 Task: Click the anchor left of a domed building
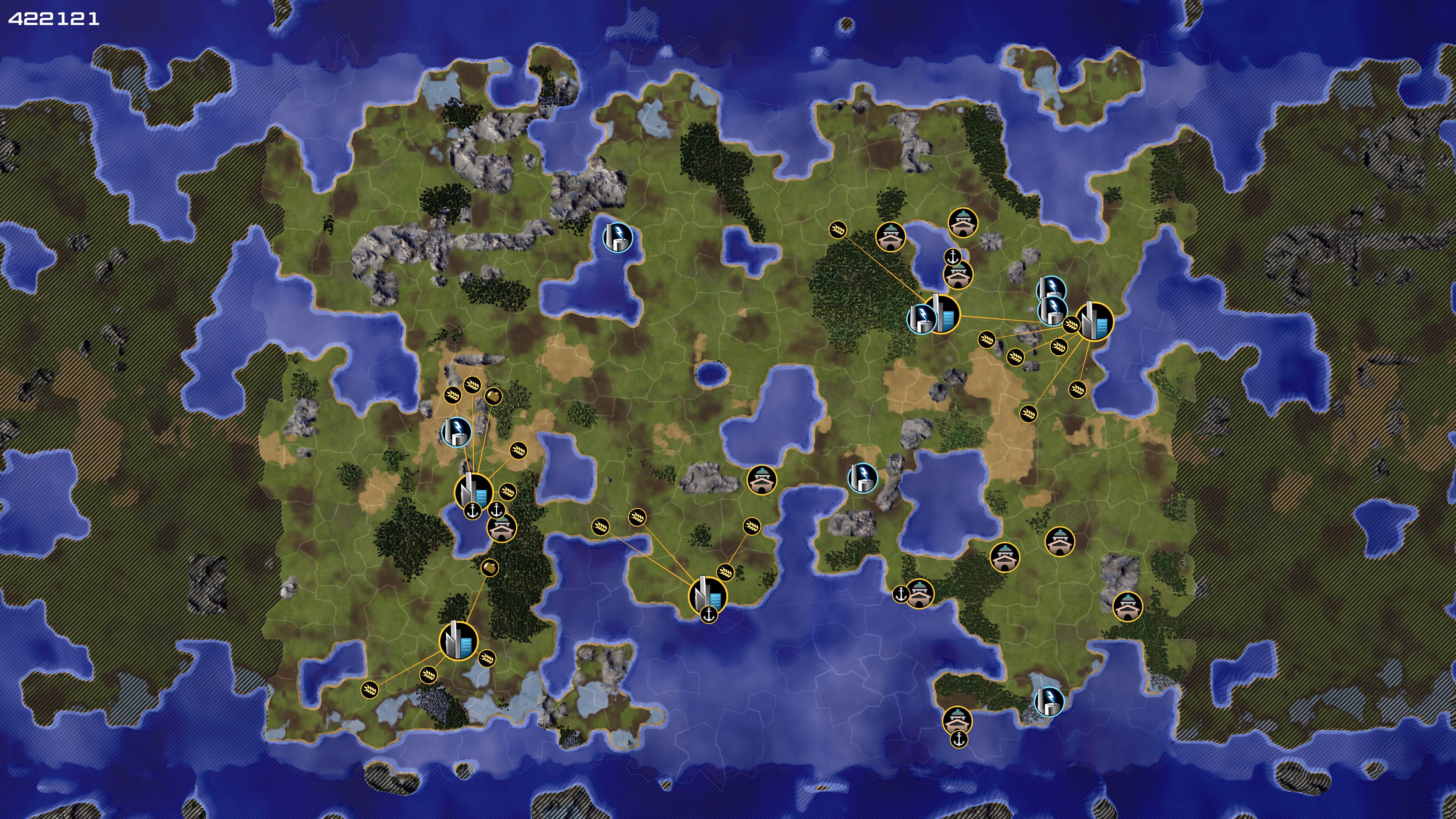coord(901,594)
